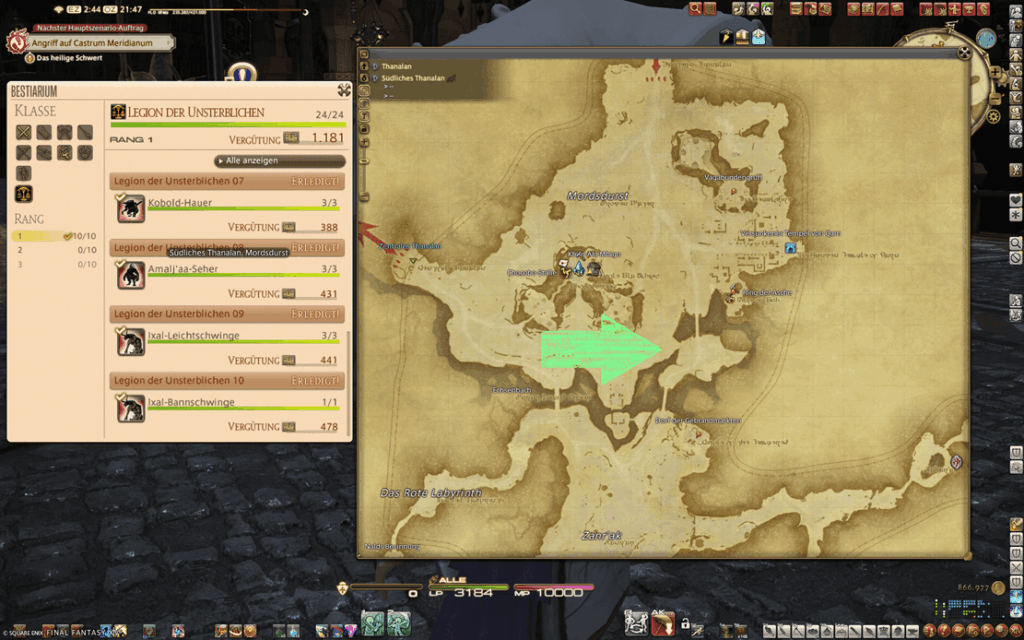Click the Thanalan region selector on the map
The image size is (1024, 640).
396,65
